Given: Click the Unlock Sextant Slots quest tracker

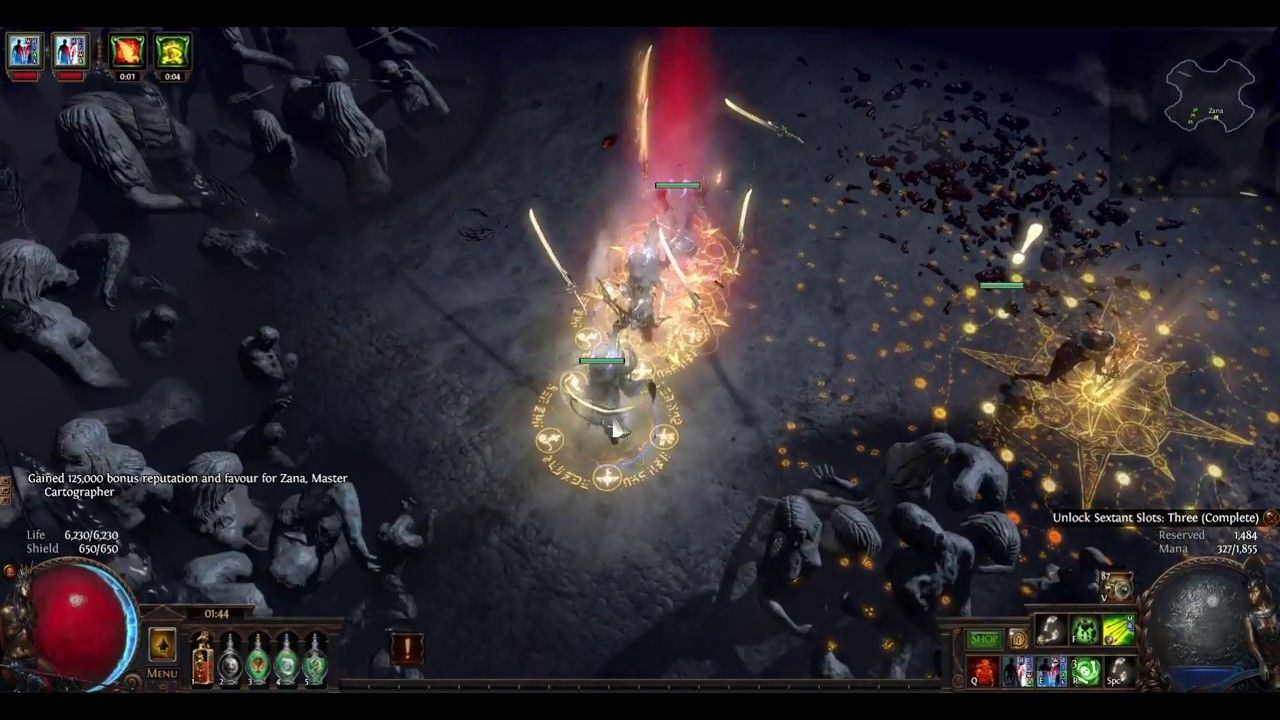Looking at the screenshot, I should coord(1155,518).
